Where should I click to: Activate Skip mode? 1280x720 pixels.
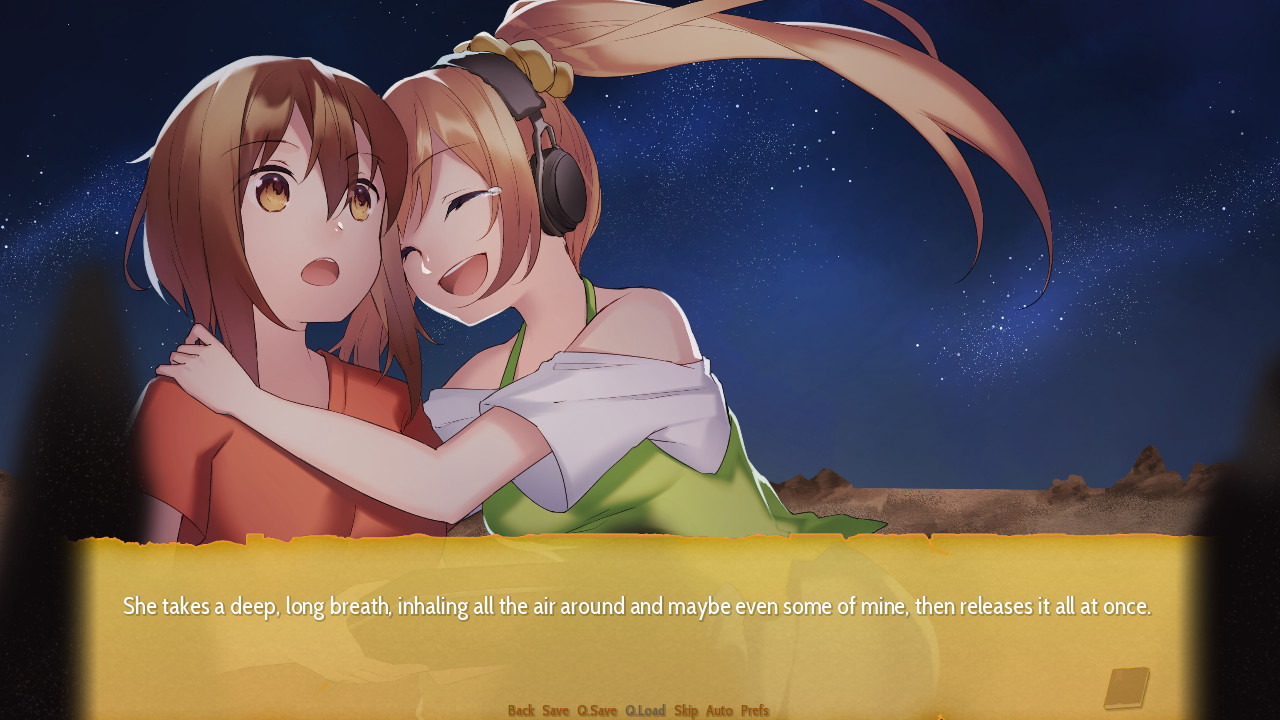tap(686, 711)
